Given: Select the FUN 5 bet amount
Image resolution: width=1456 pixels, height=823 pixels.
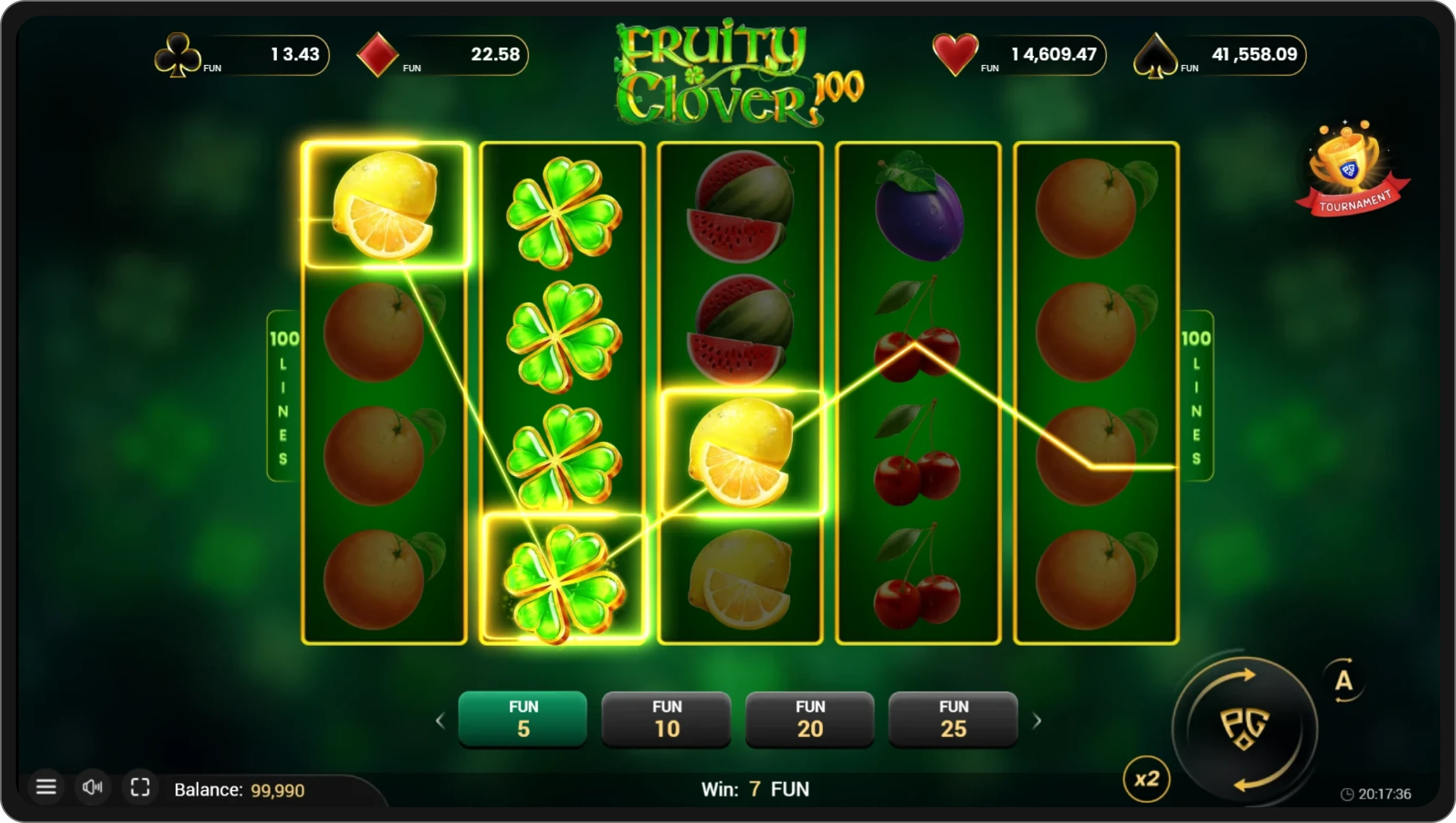Looking at the screenshot, I should pyautogui.click(x=522, y=719).
